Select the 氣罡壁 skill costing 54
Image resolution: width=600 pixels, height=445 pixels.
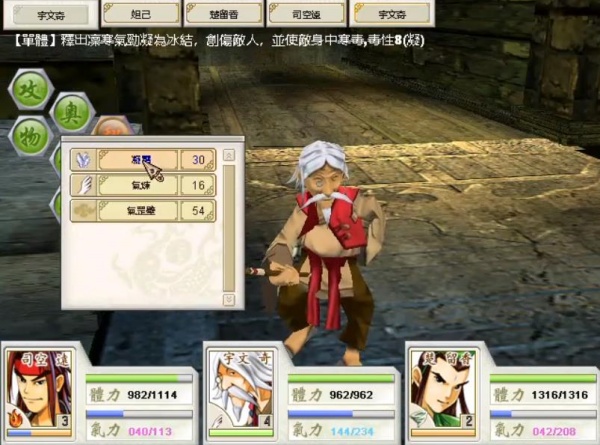(x=140, y=211)
